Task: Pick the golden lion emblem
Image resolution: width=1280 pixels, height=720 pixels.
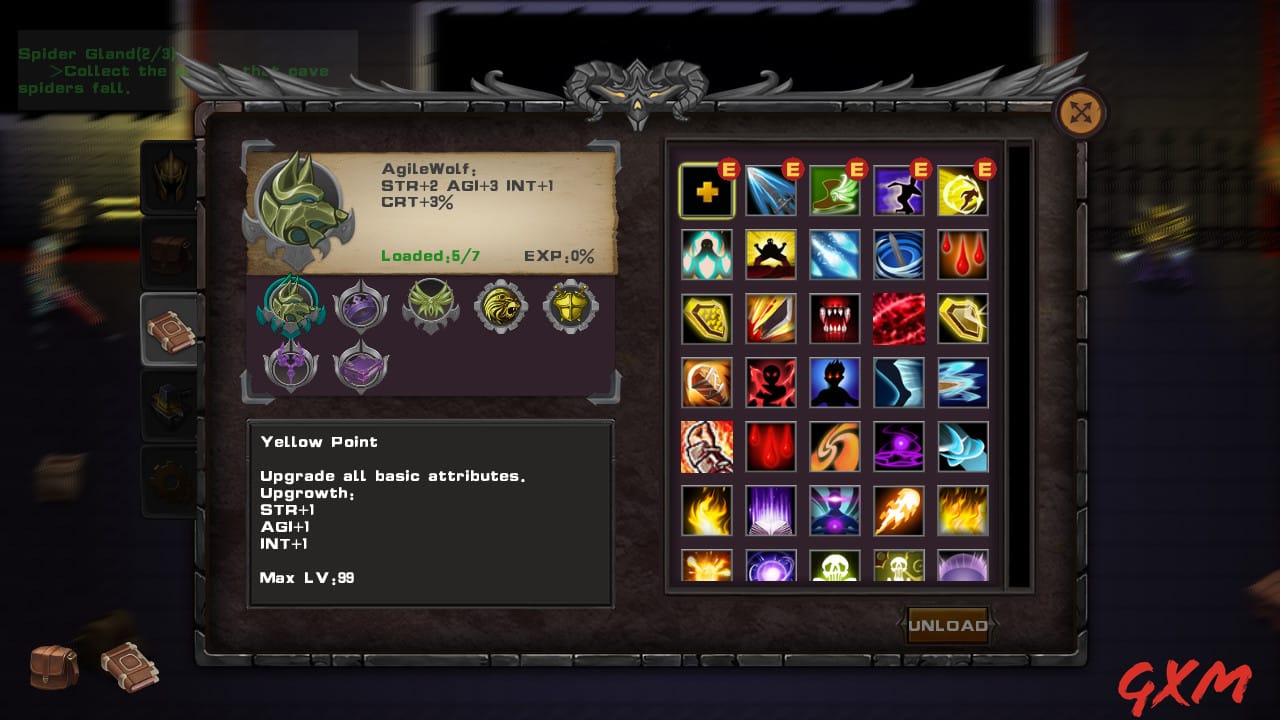Action: tap(500, 307)
